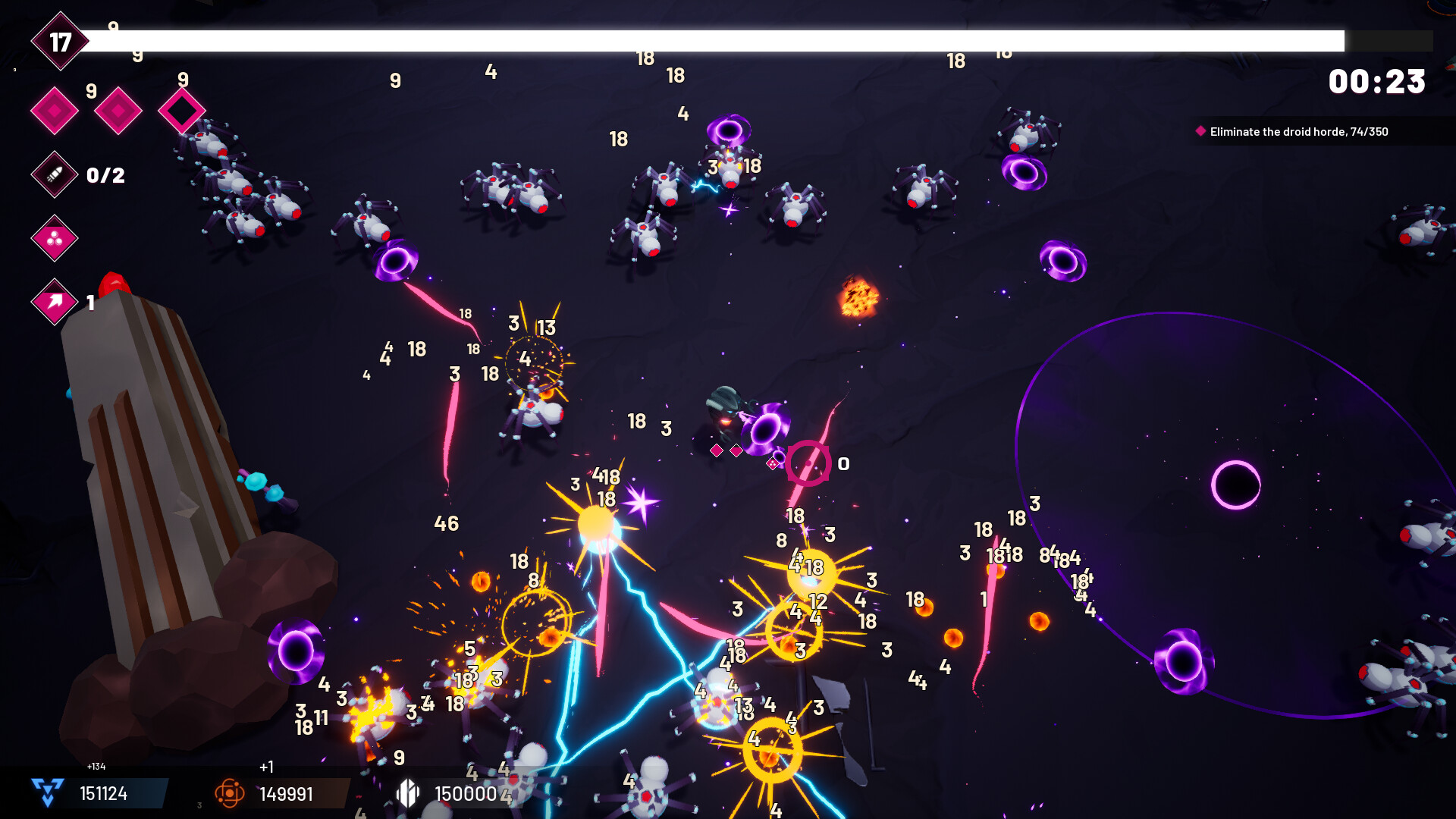Click the 150000 currency counter
The height and width of the screenshot is (819, 1456).
pyautogui.click(x=466, y=795)
